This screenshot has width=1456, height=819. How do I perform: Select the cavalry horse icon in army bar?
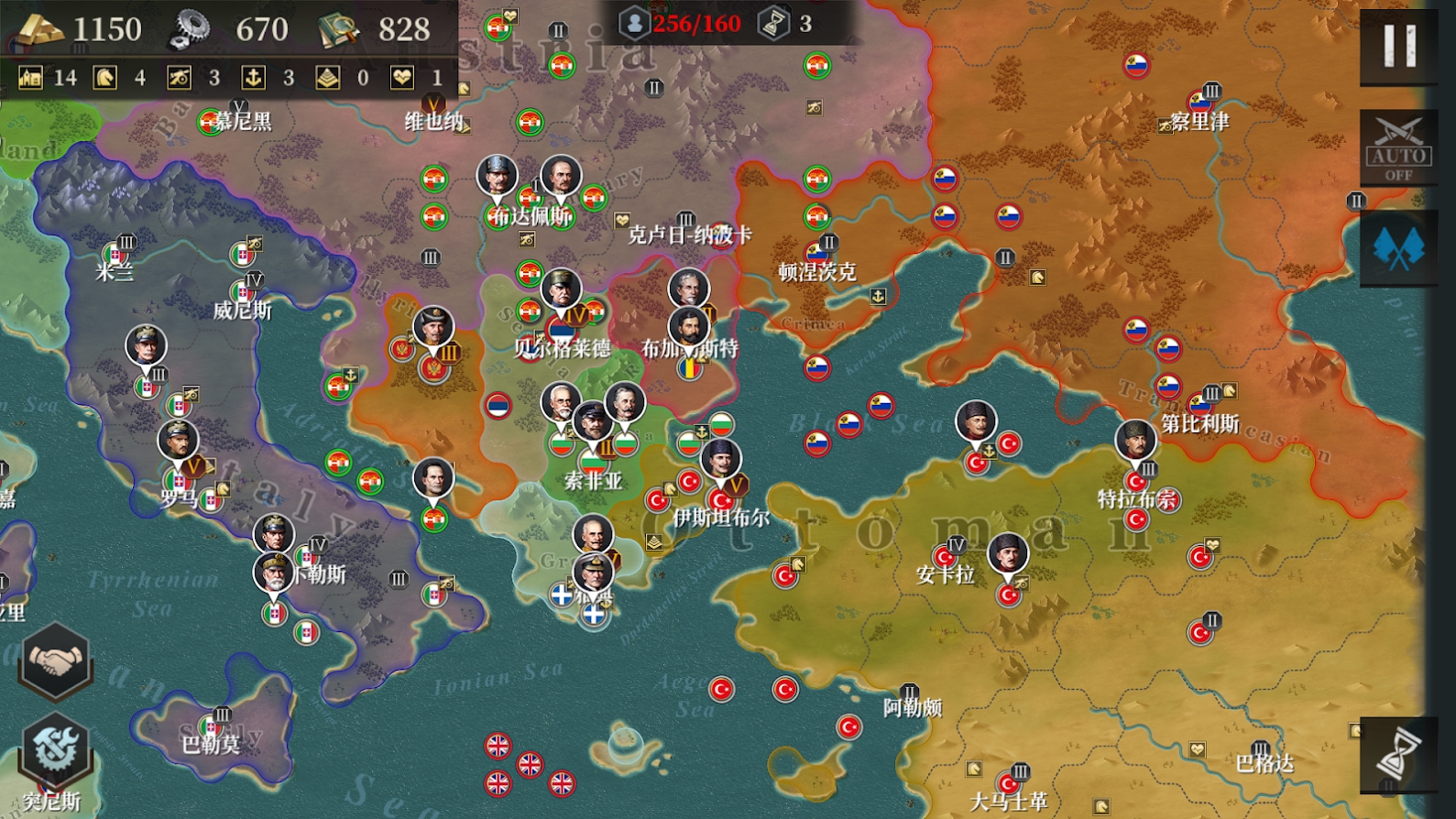click(x=103, y=78)
